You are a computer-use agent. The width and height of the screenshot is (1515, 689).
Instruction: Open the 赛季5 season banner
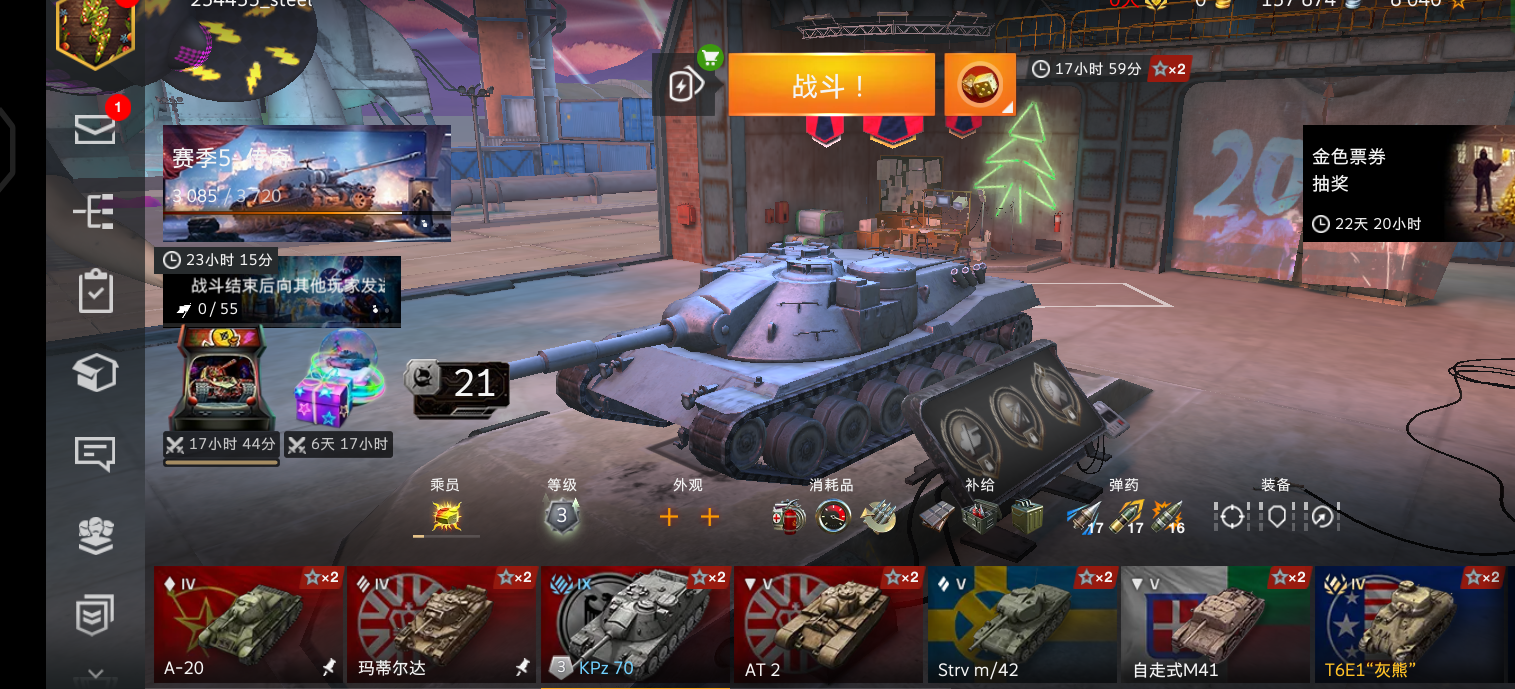click(x=306, y=183)
